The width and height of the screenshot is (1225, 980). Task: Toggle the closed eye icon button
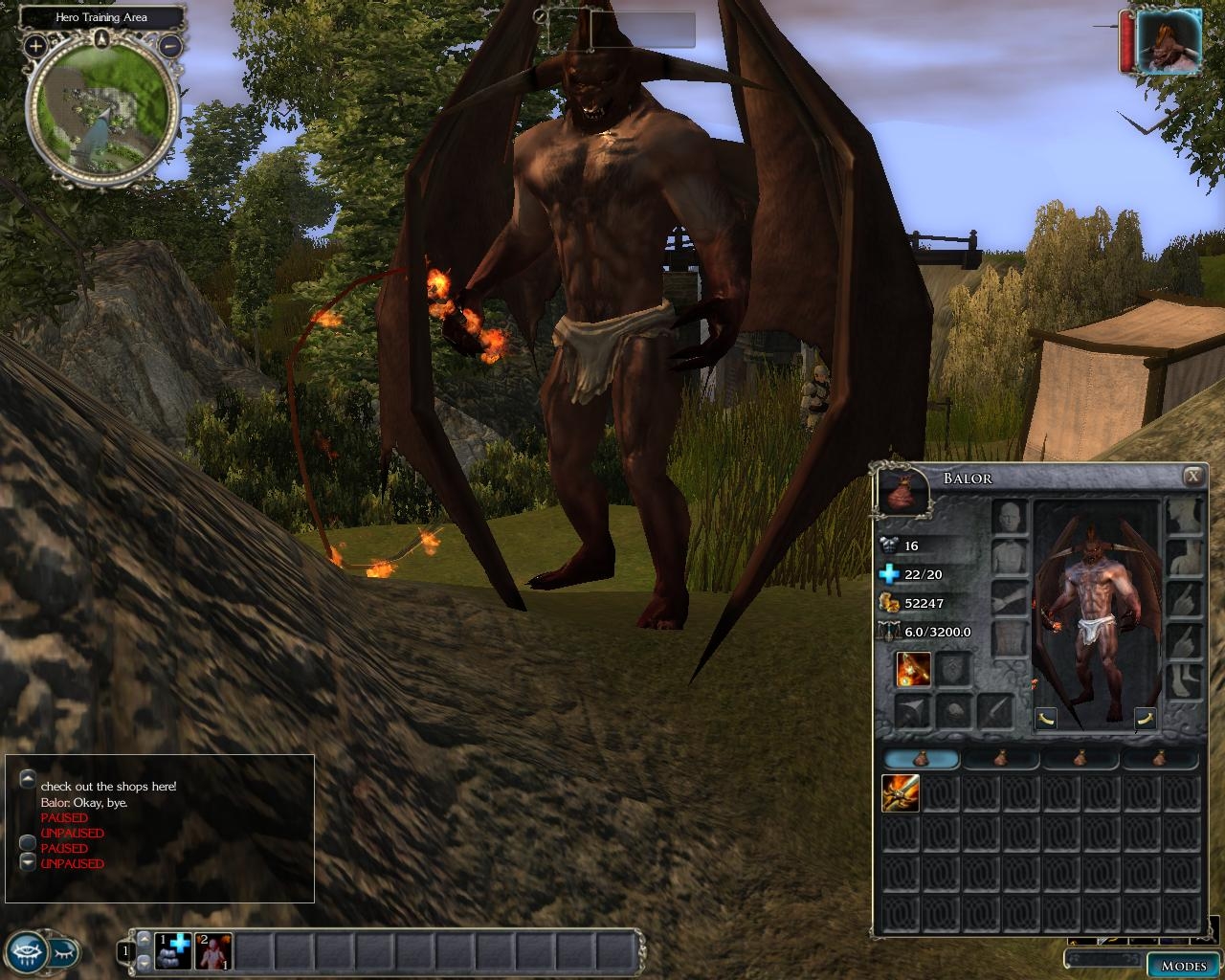click(x=64, y=952)
